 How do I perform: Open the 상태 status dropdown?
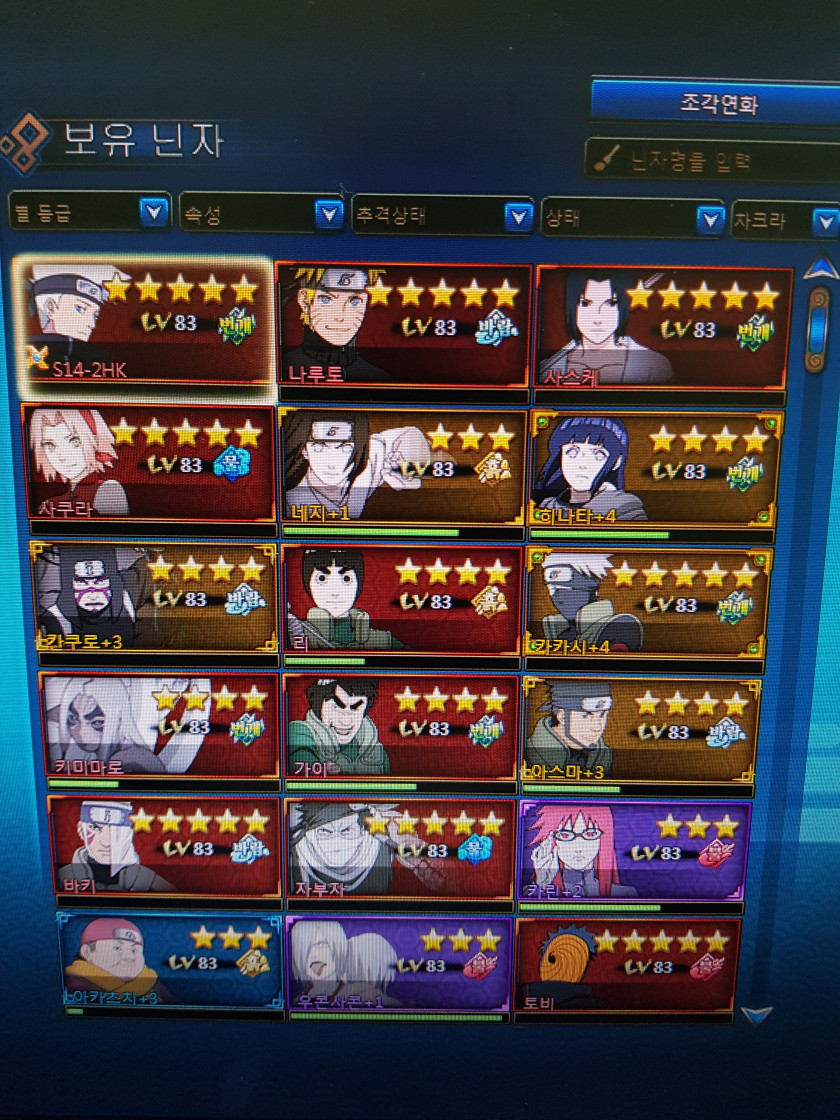[x=630, y=218]
